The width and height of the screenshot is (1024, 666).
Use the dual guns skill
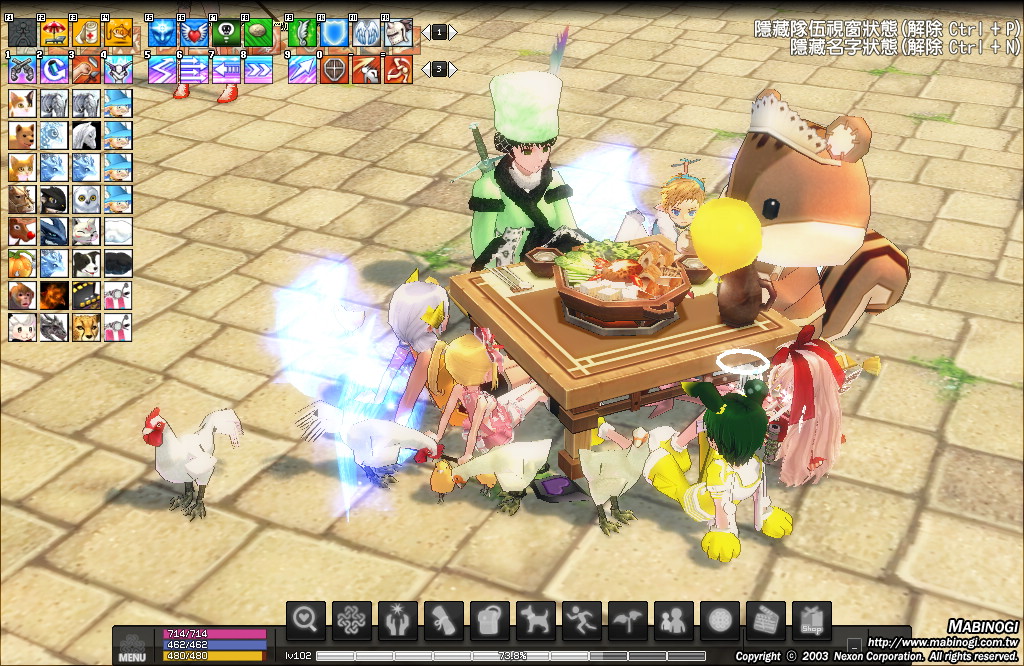(x=22, y=69)
